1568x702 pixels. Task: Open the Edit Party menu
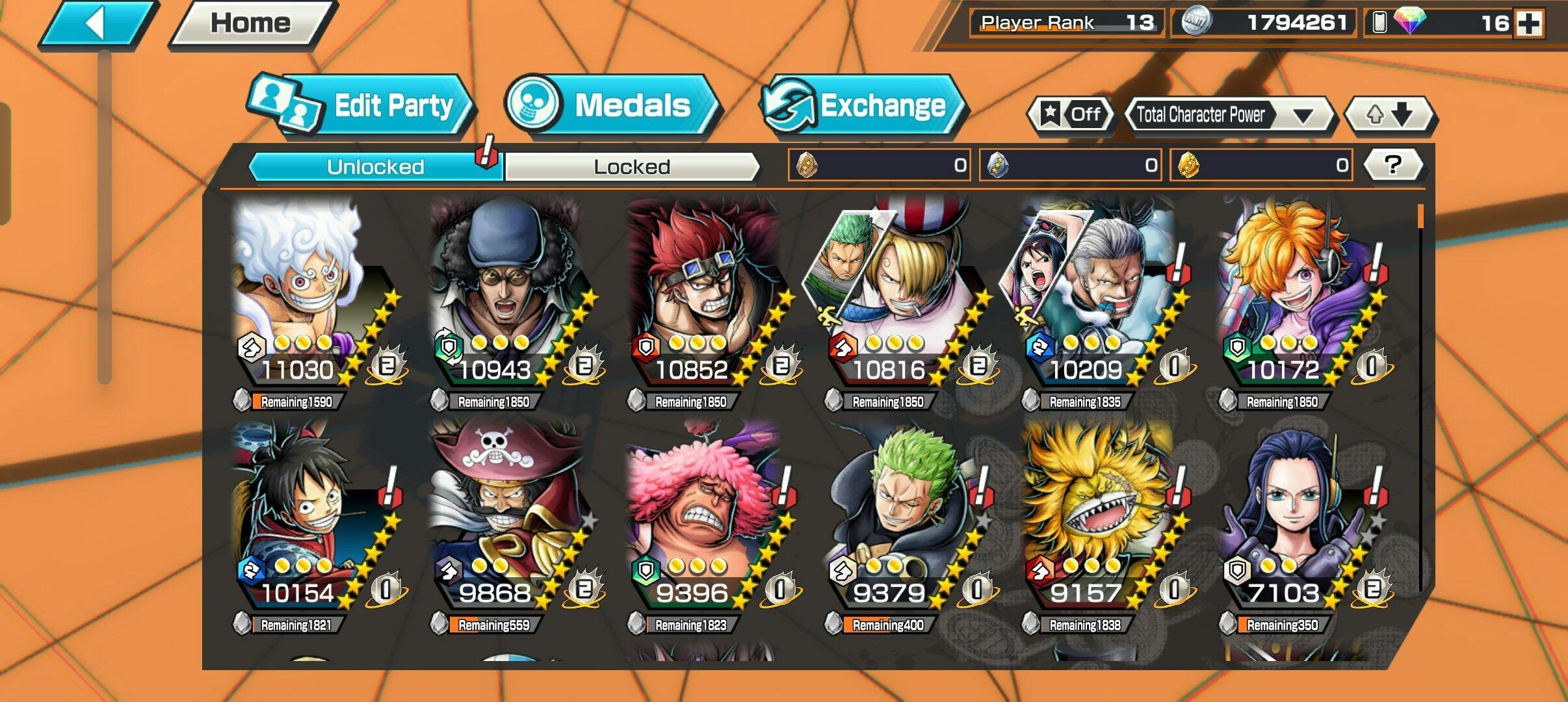pyautogui.click(x=361, y=106)
